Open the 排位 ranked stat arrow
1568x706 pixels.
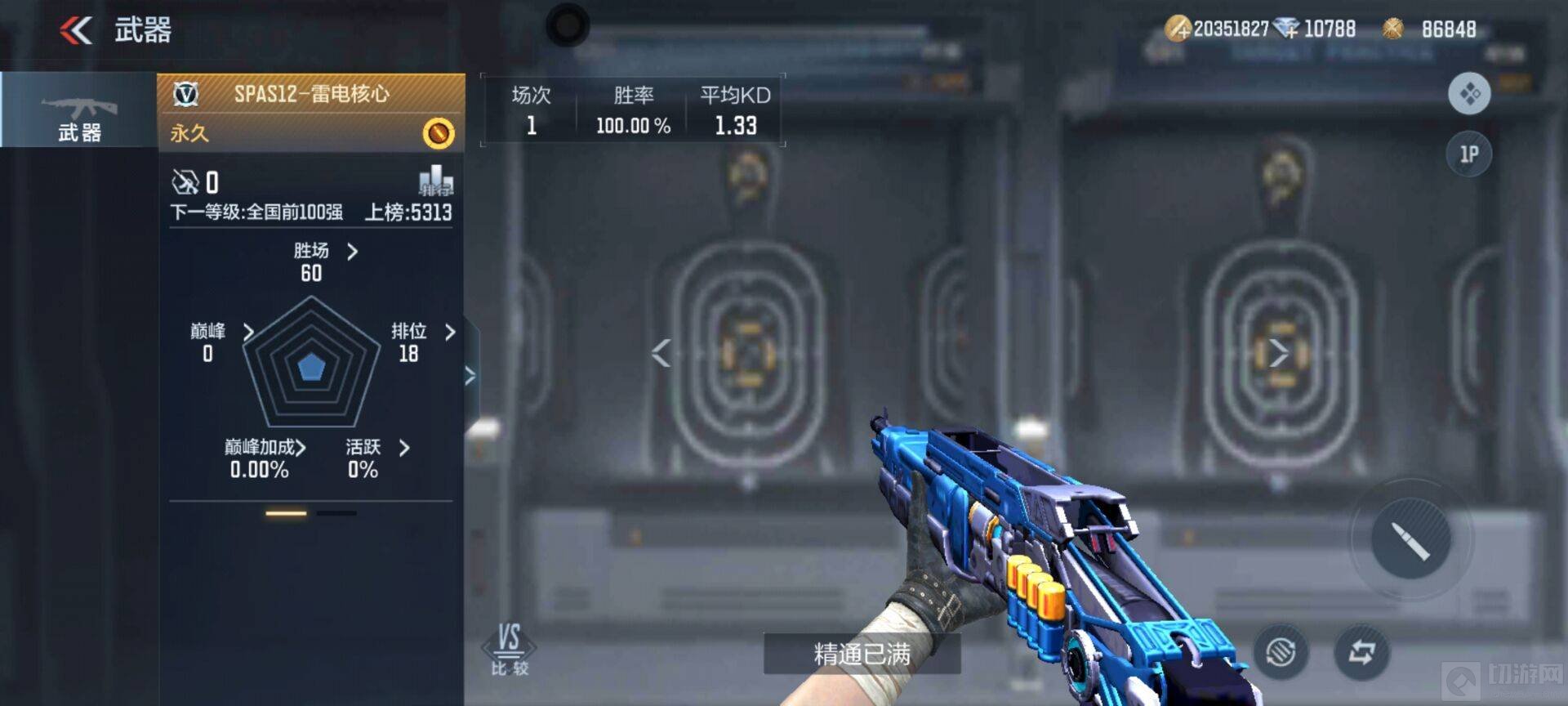[450, 332]
